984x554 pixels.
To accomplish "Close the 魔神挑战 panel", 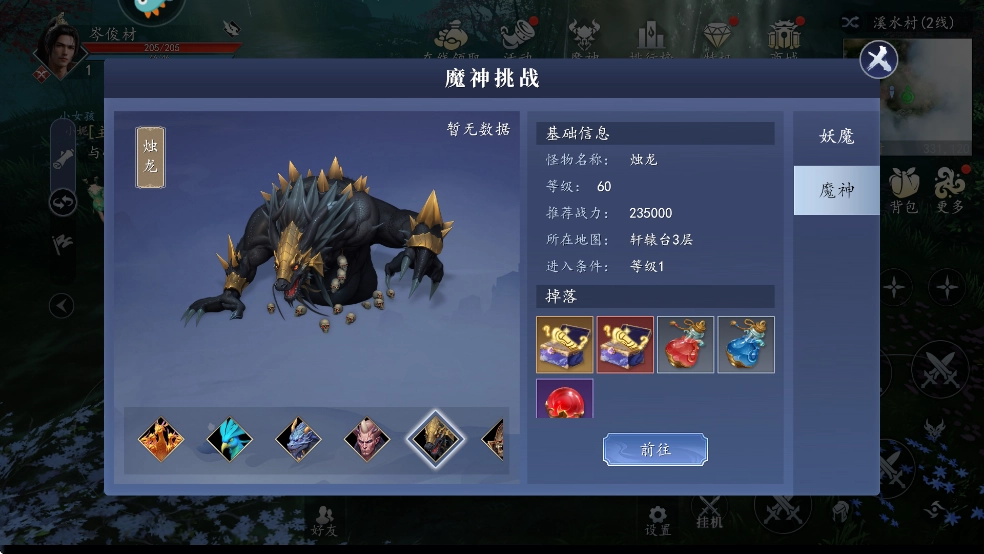I will pyautogui.click(x=878, y=60).
